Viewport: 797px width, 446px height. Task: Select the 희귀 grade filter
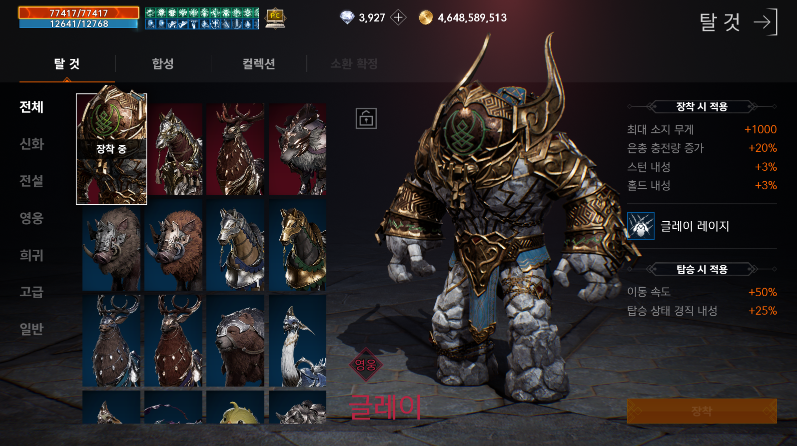32,255
